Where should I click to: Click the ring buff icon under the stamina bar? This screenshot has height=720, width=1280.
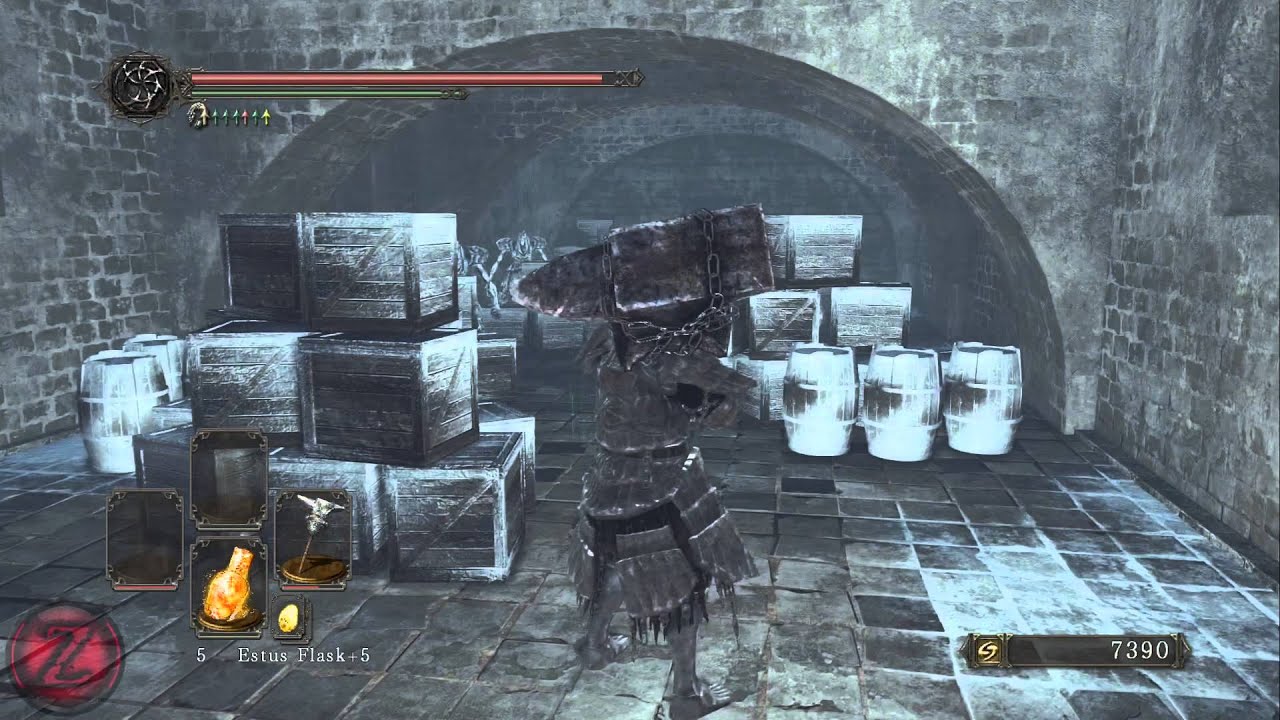click(x=198, y=117)
